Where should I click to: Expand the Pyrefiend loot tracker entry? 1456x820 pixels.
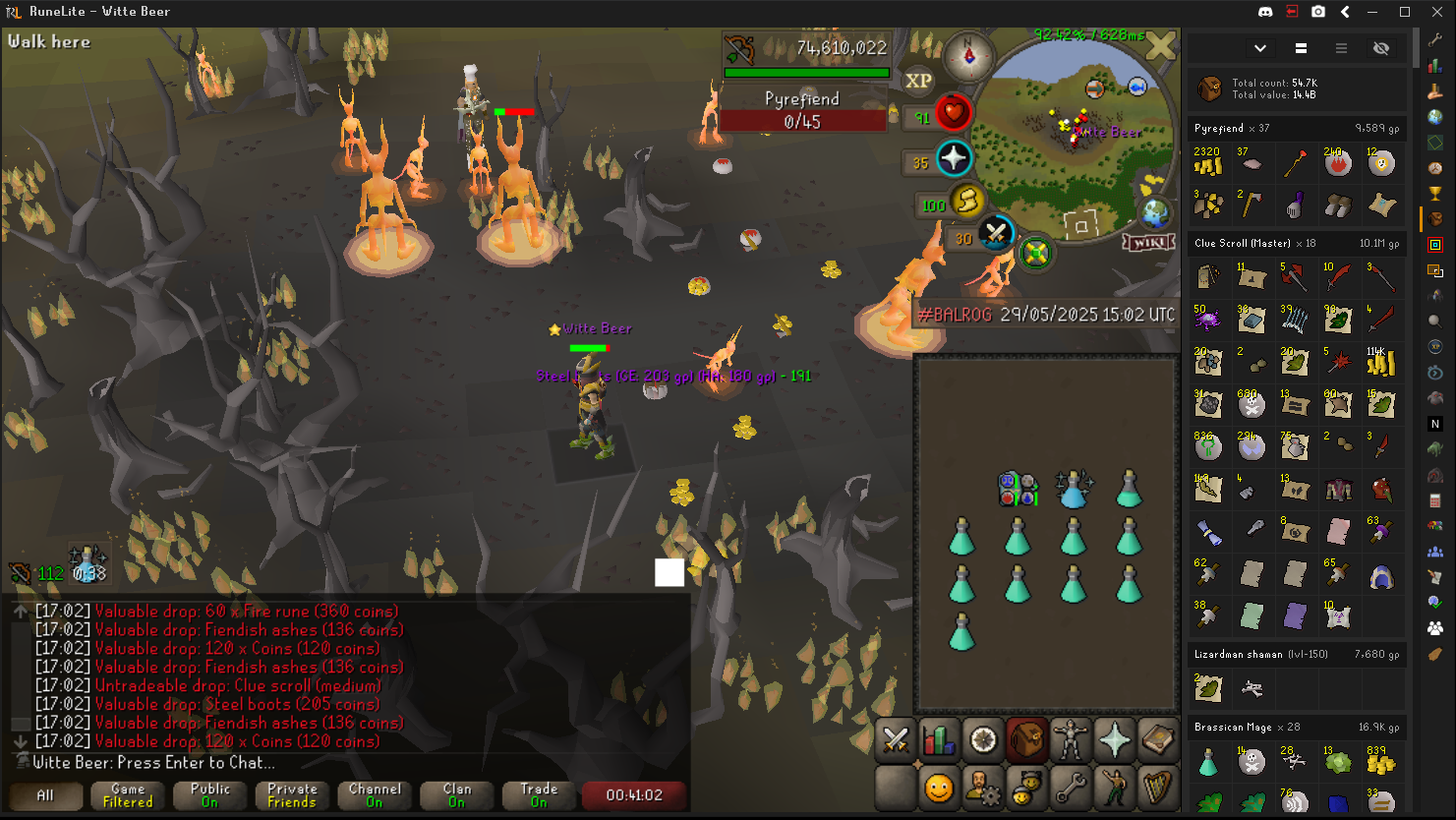[x=1297, y=129]
